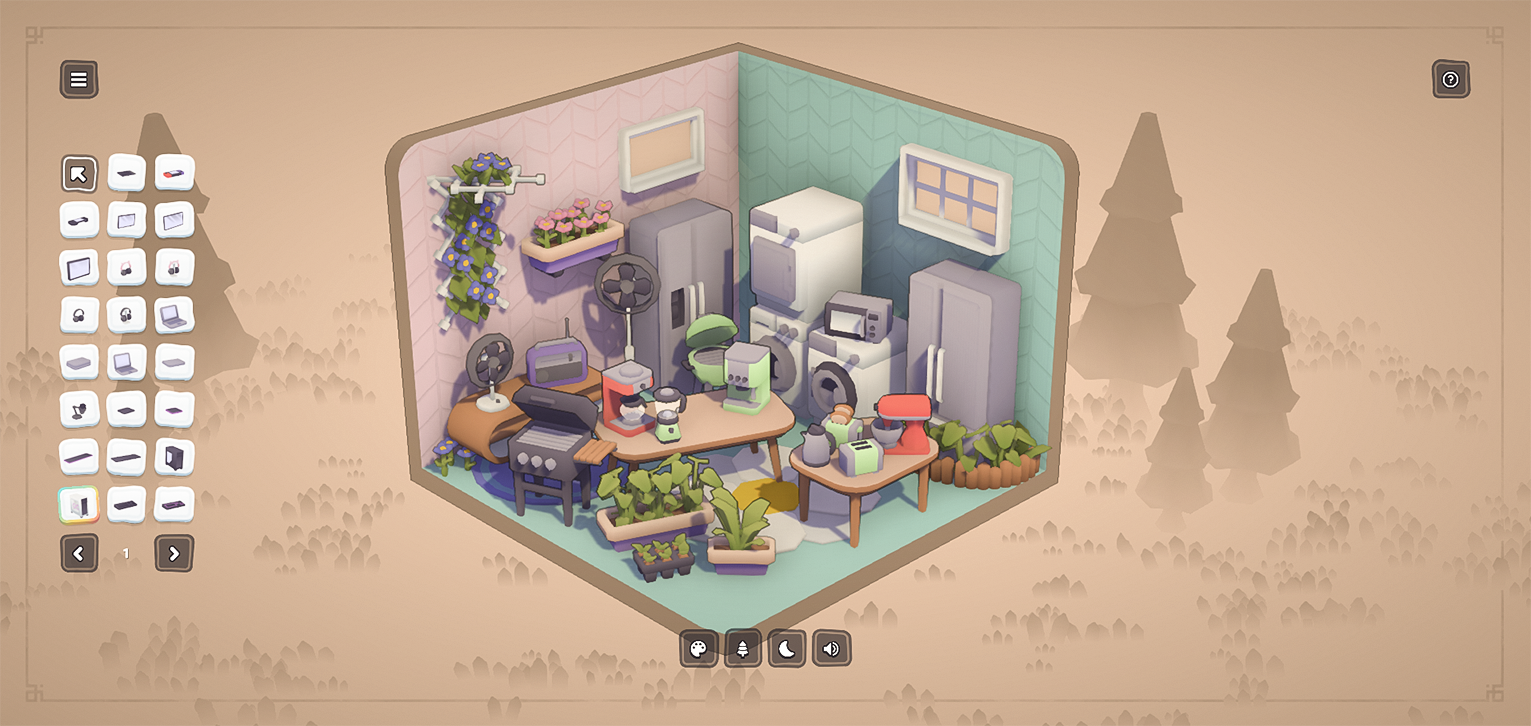Open the help question mark button
This screenshot has height=726, width=1531.
pos(1450,80)
